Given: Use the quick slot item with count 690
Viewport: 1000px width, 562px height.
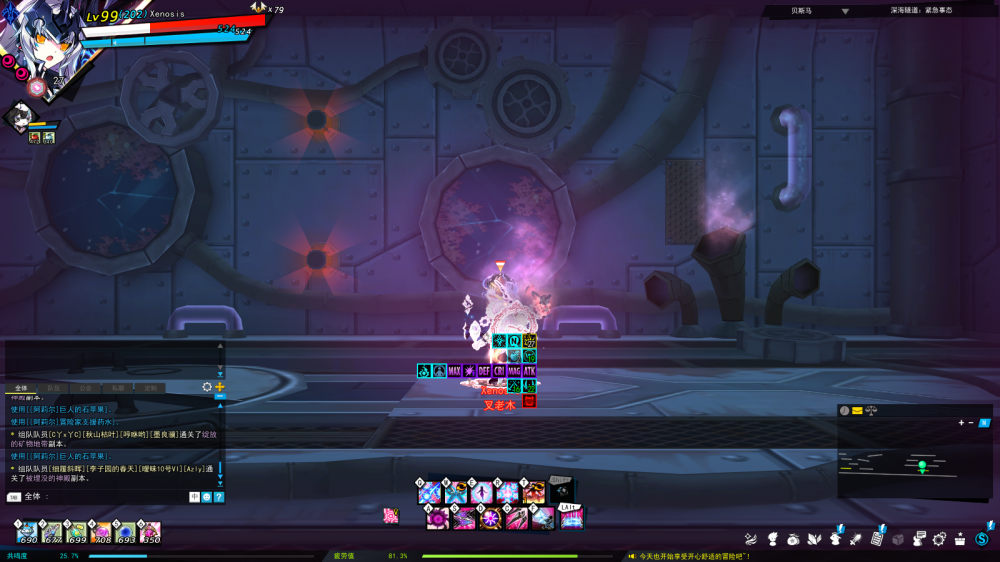Looking at the screenshot, I should click(x=28, y=532).
